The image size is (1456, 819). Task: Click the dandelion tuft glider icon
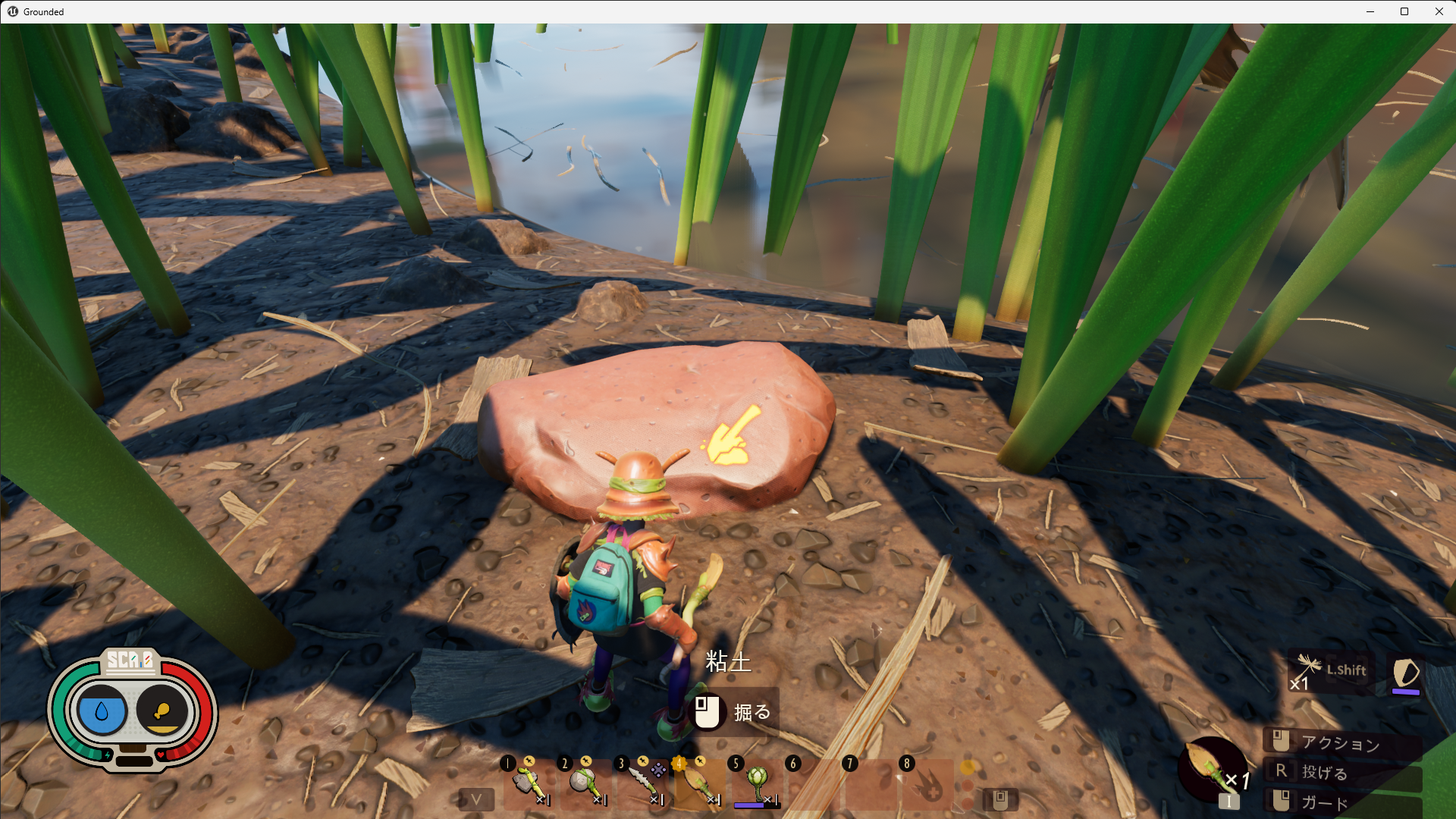pos(1309,672)
